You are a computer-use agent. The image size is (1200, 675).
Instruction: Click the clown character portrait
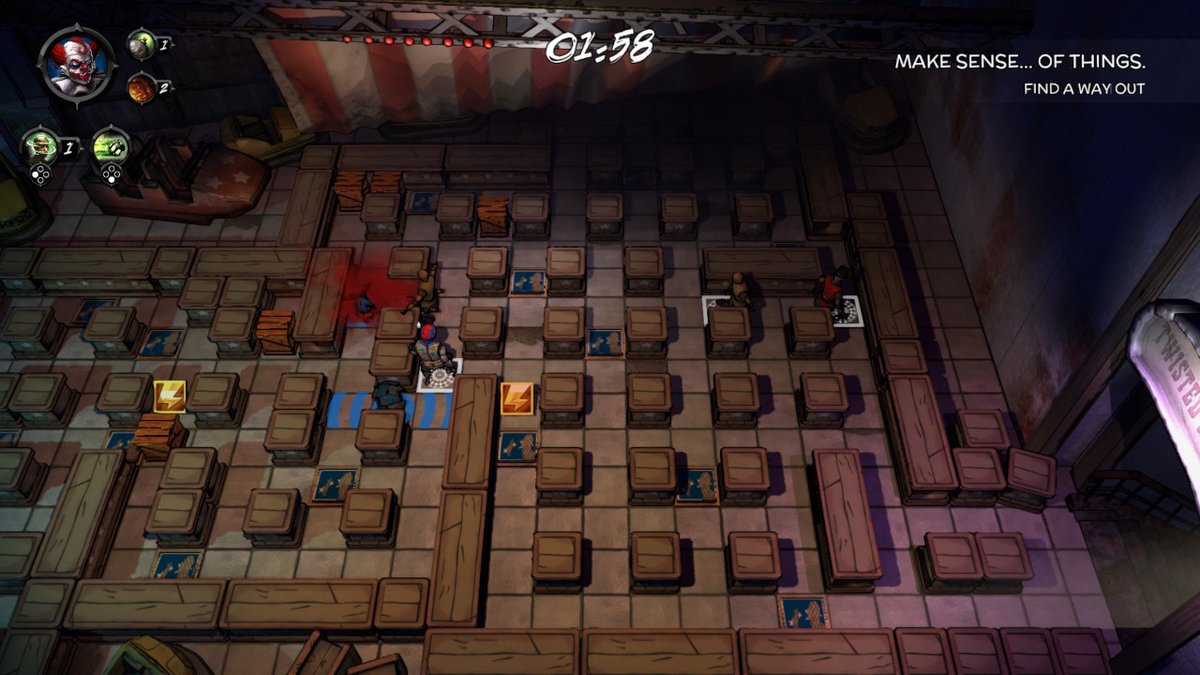pos(77,64)
